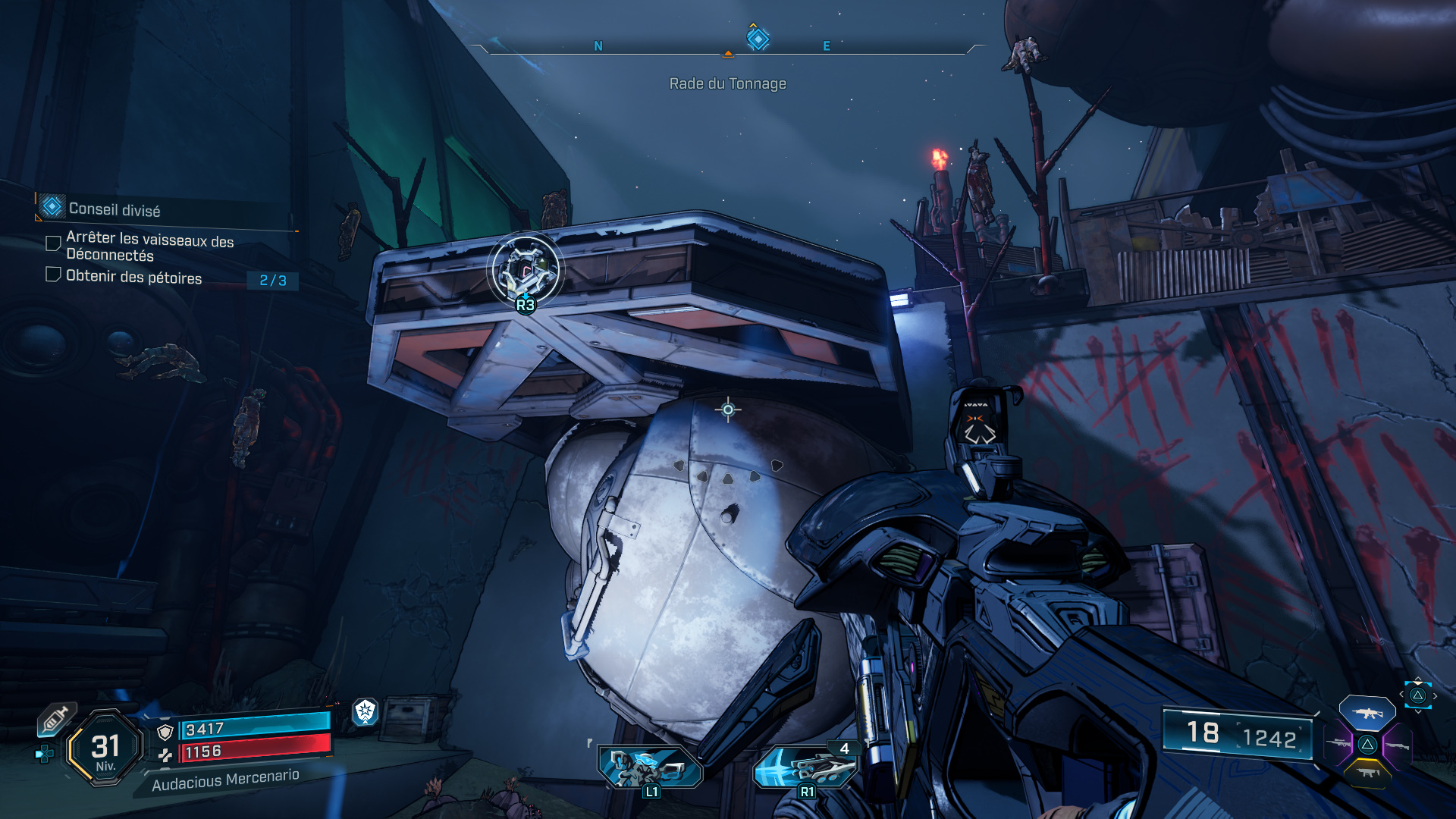Activate the action skill with gunner artwork

point(650,767)
